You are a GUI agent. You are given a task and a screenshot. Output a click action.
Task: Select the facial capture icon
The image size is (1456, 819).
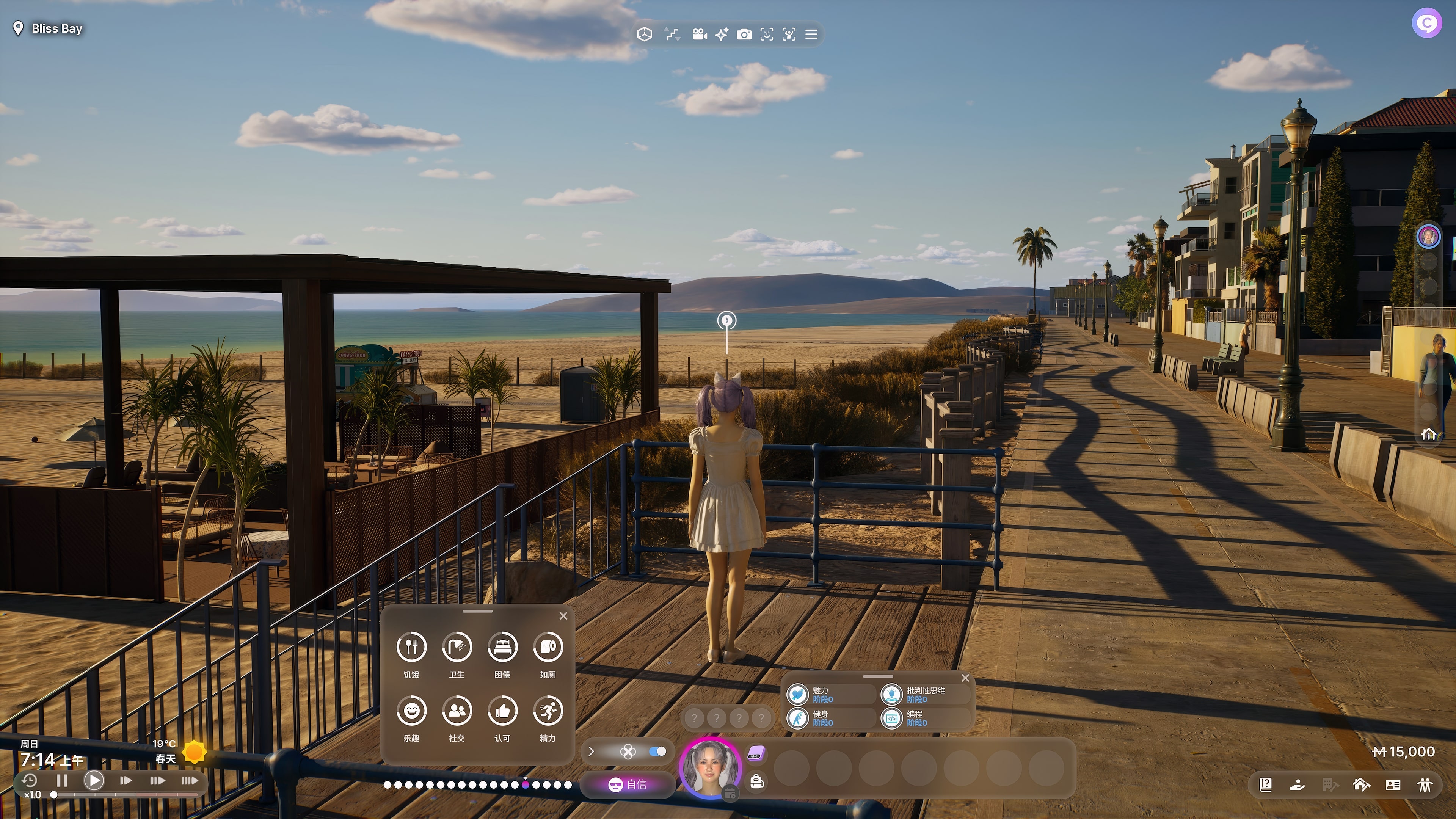[x=766, y=35]
